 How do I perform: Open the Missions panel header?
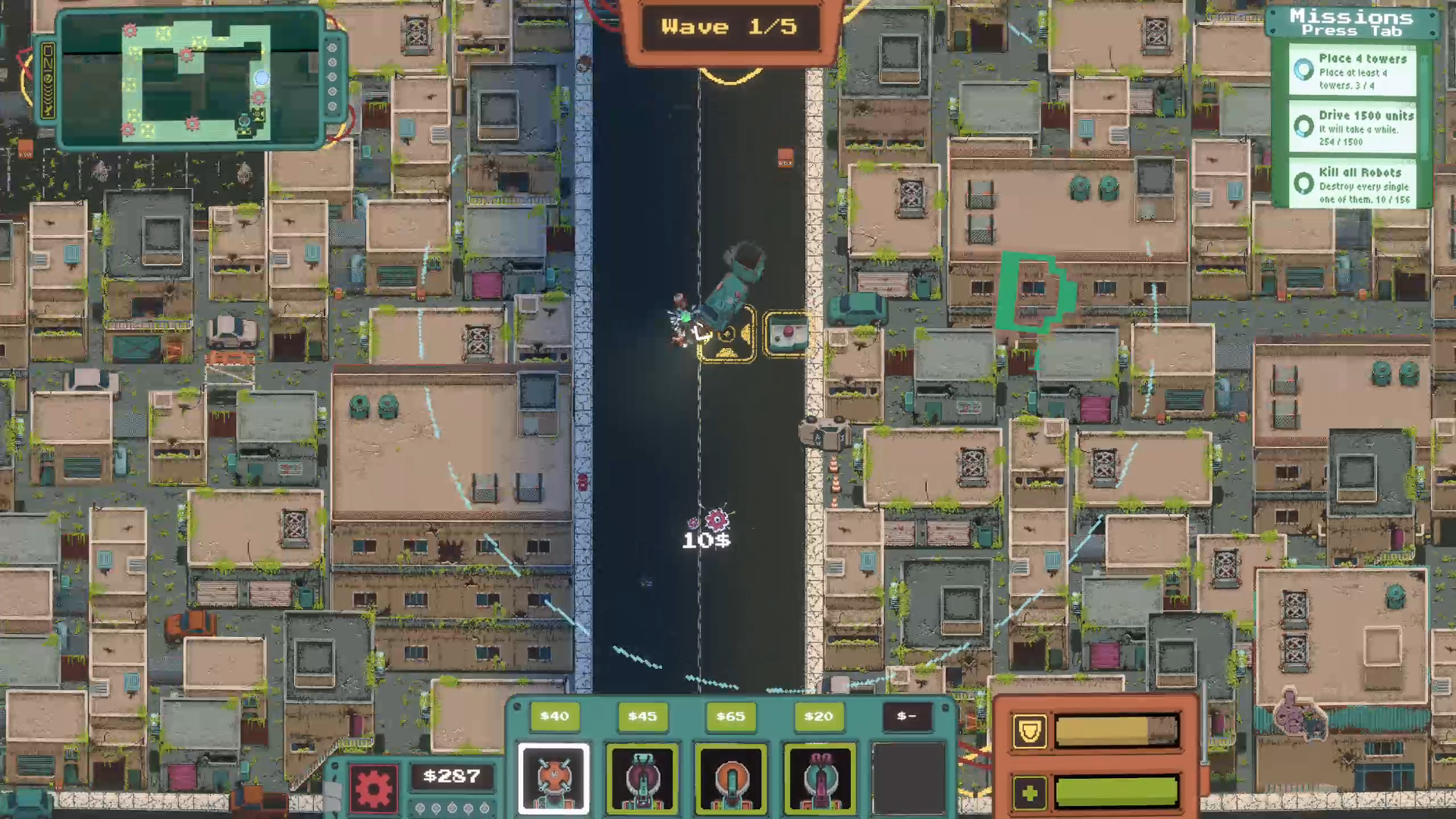point(1351,22)
